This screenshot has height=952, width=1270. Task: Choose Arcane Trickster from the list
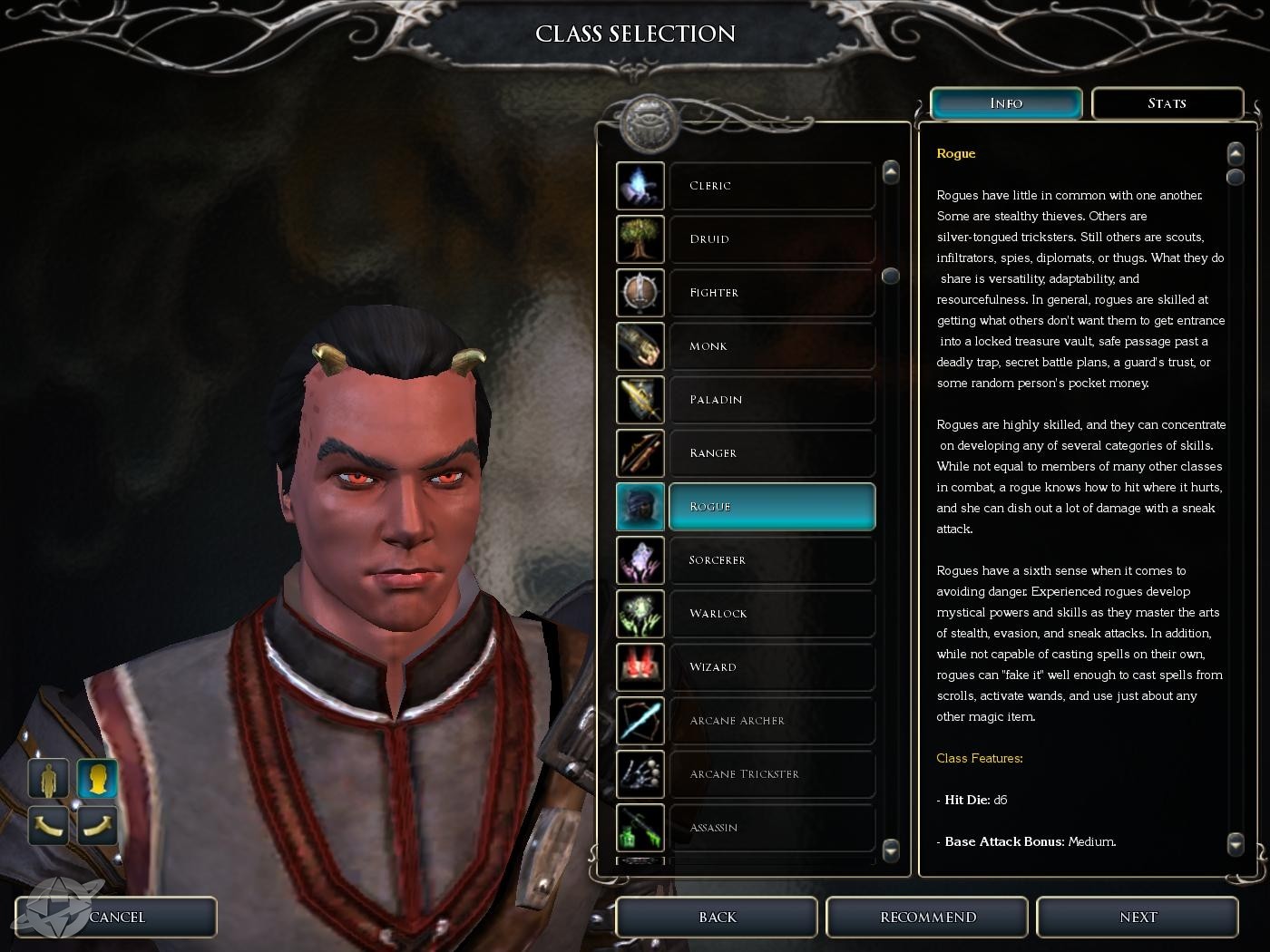click(x=771, y=774)
